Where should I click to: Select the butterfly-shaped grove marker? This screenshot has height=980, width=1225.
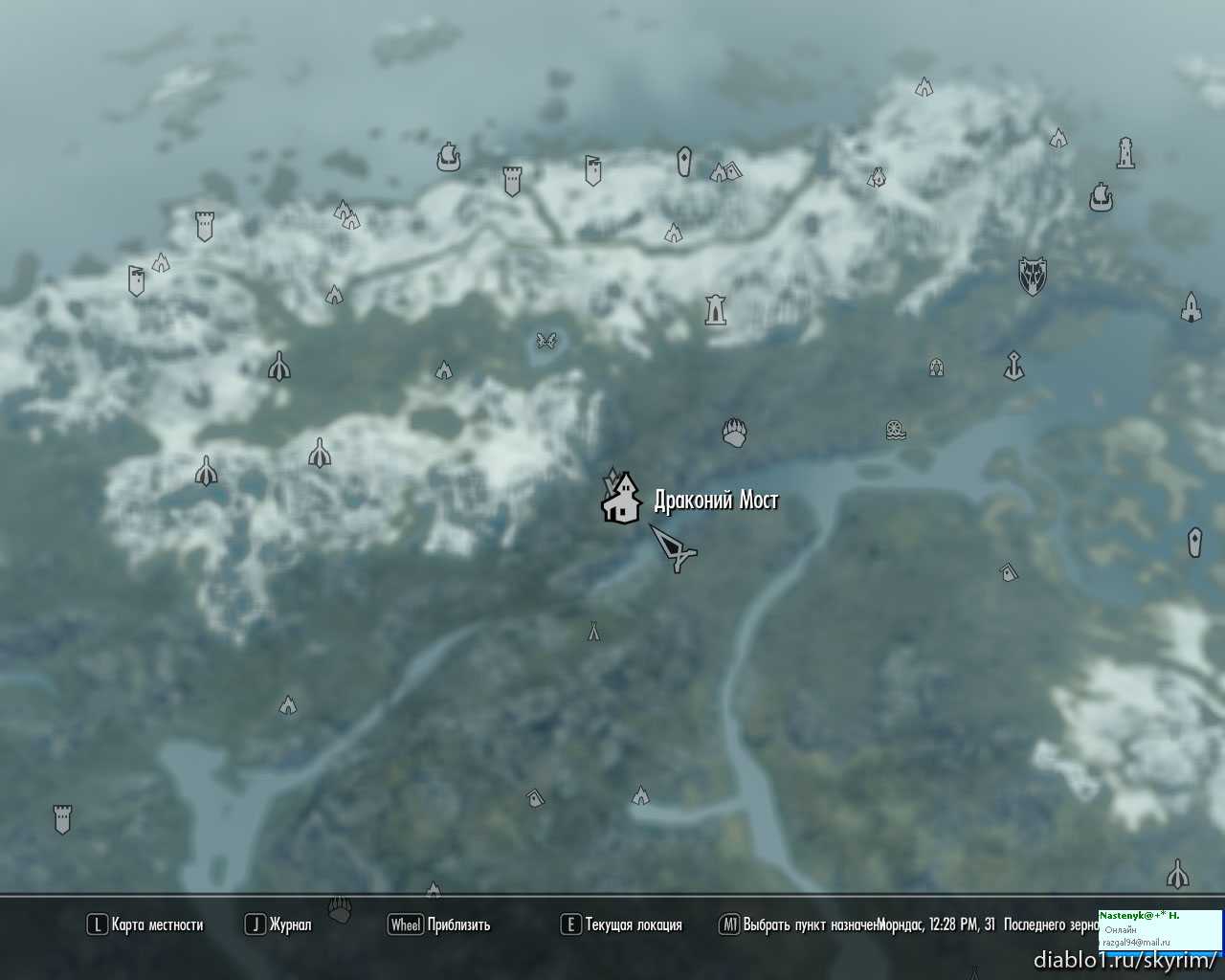pyautogui.click(x=546, y=340)
